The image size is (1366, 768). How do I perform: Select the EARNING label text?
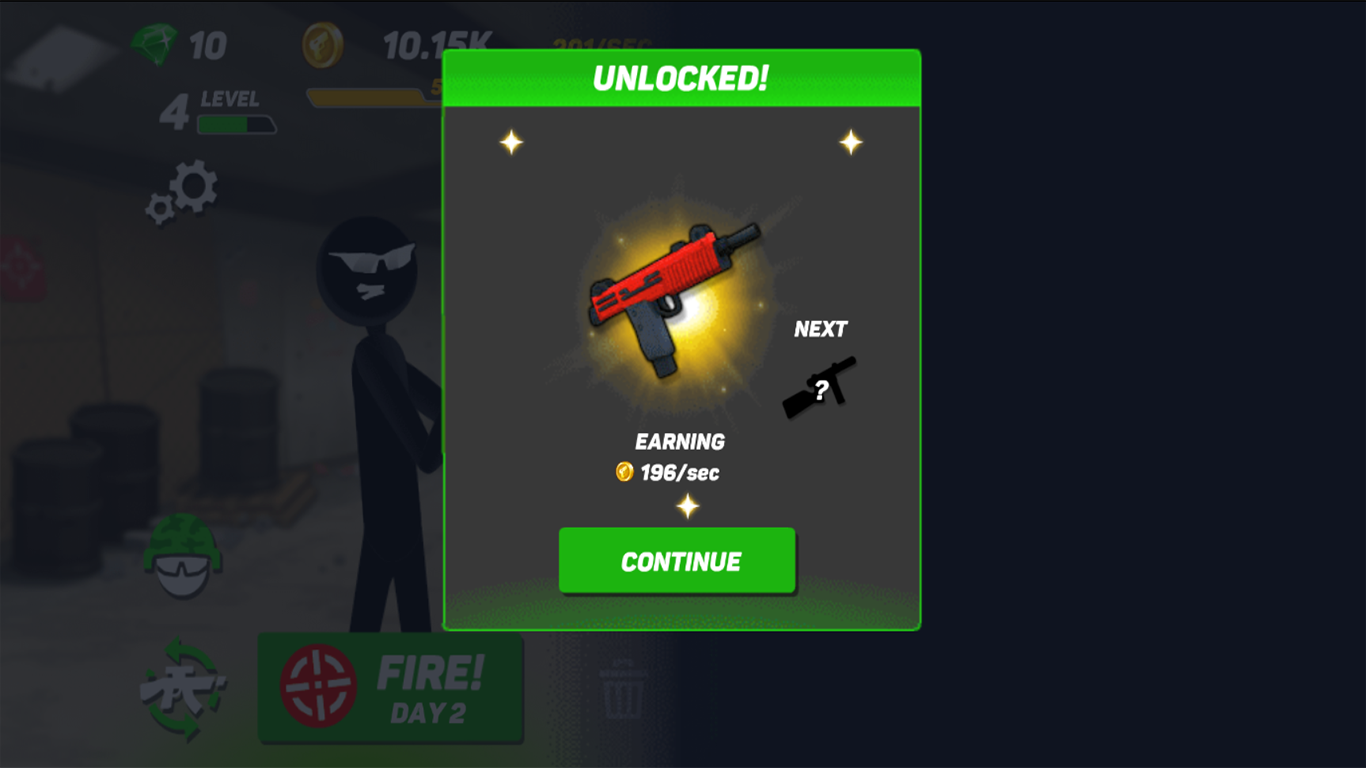pyautogui.click(x=681, y=441)
